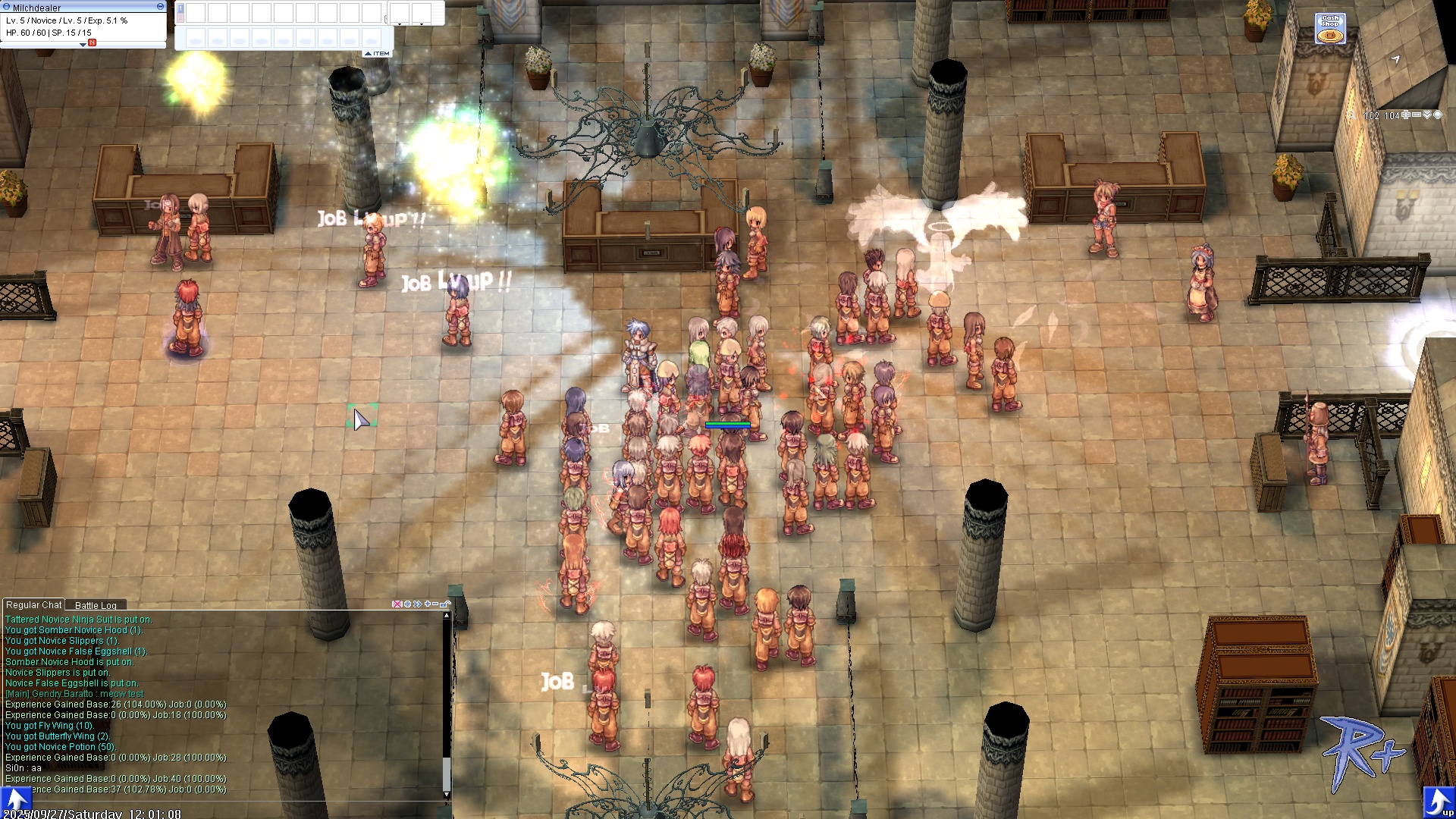This screenshot has height=819, width=1456.
Task: Minimize the Milchdealer info window
Action: (160, 6)
